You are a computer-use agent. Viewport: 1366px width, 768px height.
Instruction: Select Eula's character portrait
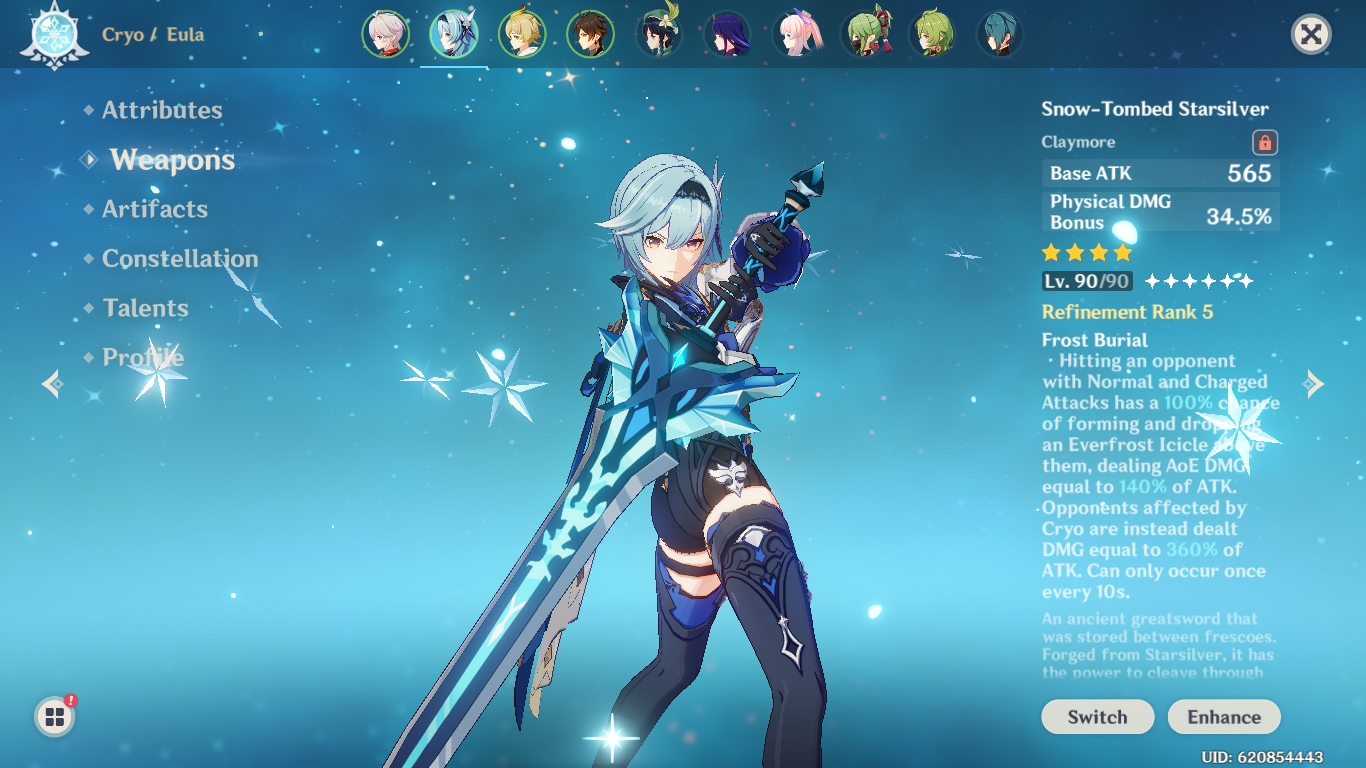tap(455, 32)
